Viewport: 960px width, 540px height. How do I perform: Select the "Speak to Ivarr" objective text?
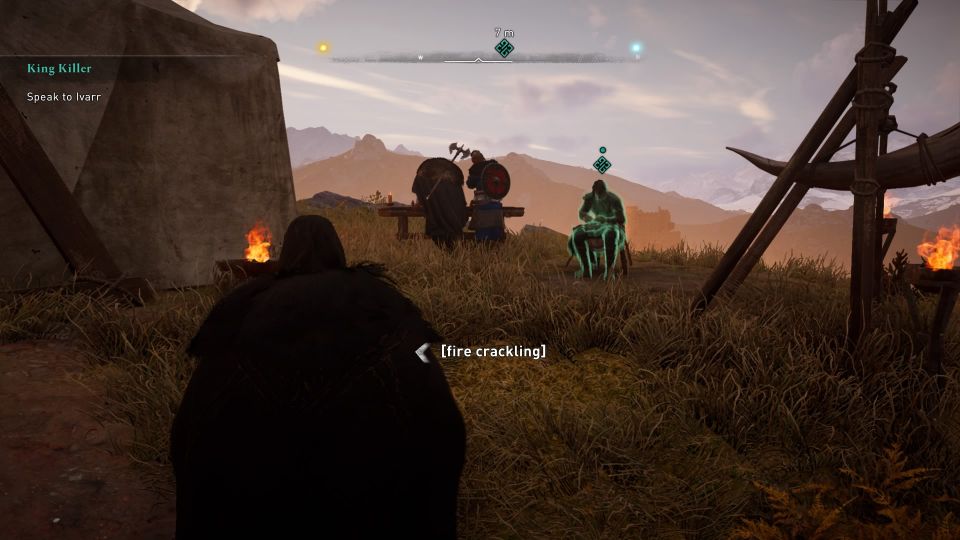click(64, 96)
